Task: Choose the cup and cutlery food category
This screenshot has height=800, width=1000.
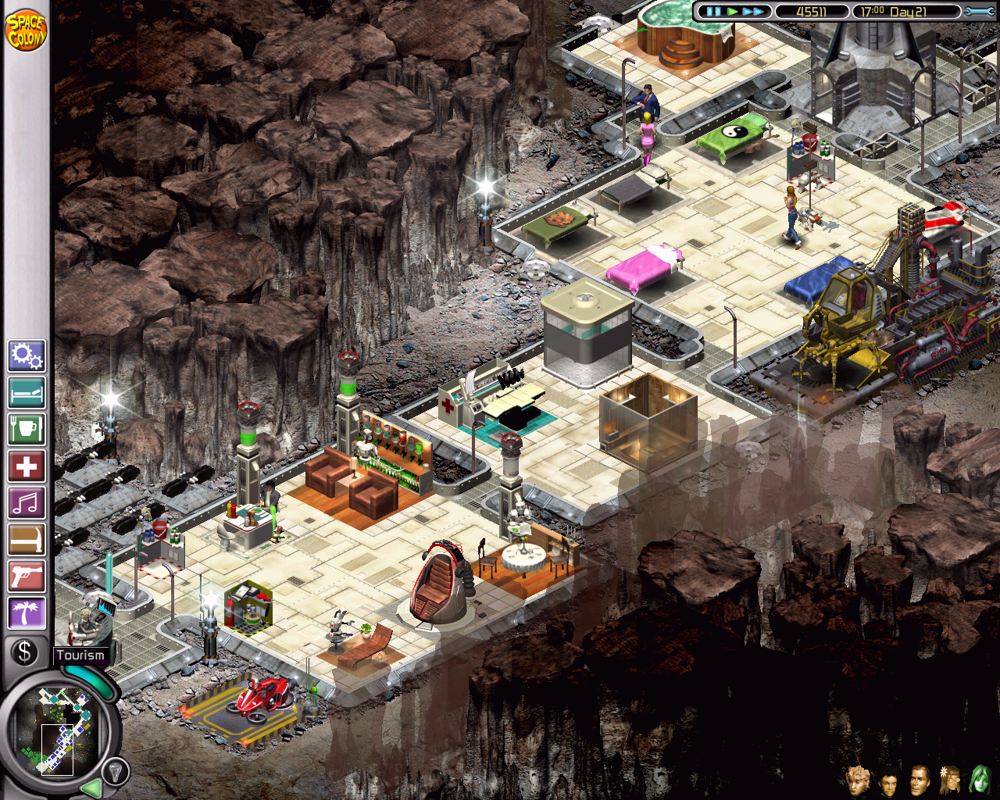Action: [x=26, y=429]
